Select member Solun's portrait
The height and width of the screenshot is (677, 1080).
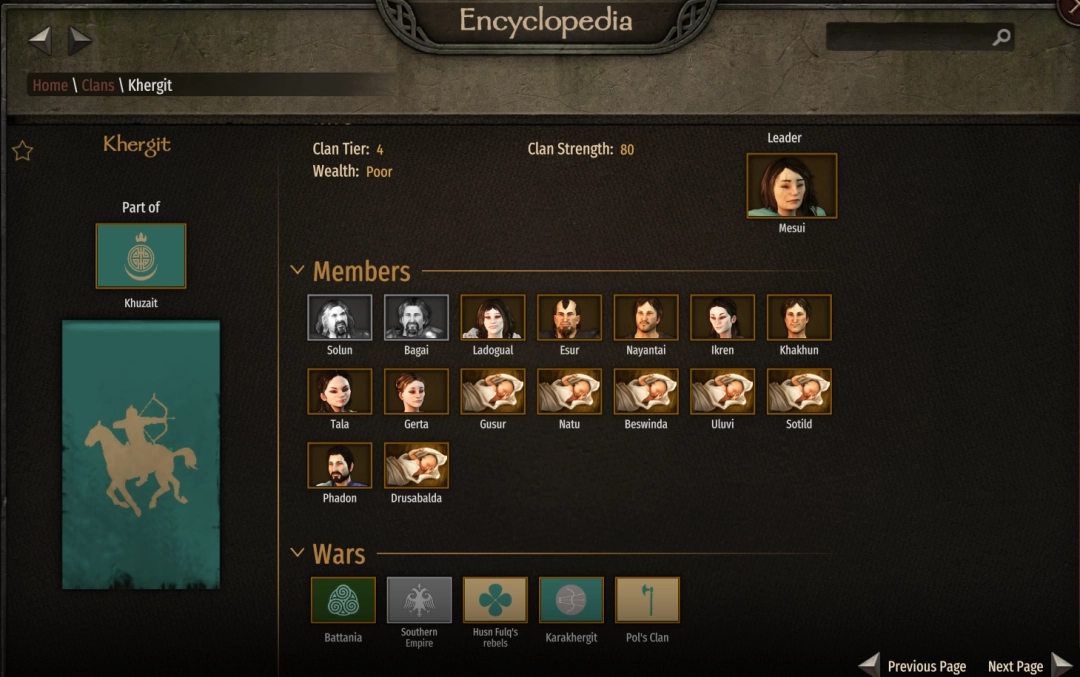[x=340, y=318]
